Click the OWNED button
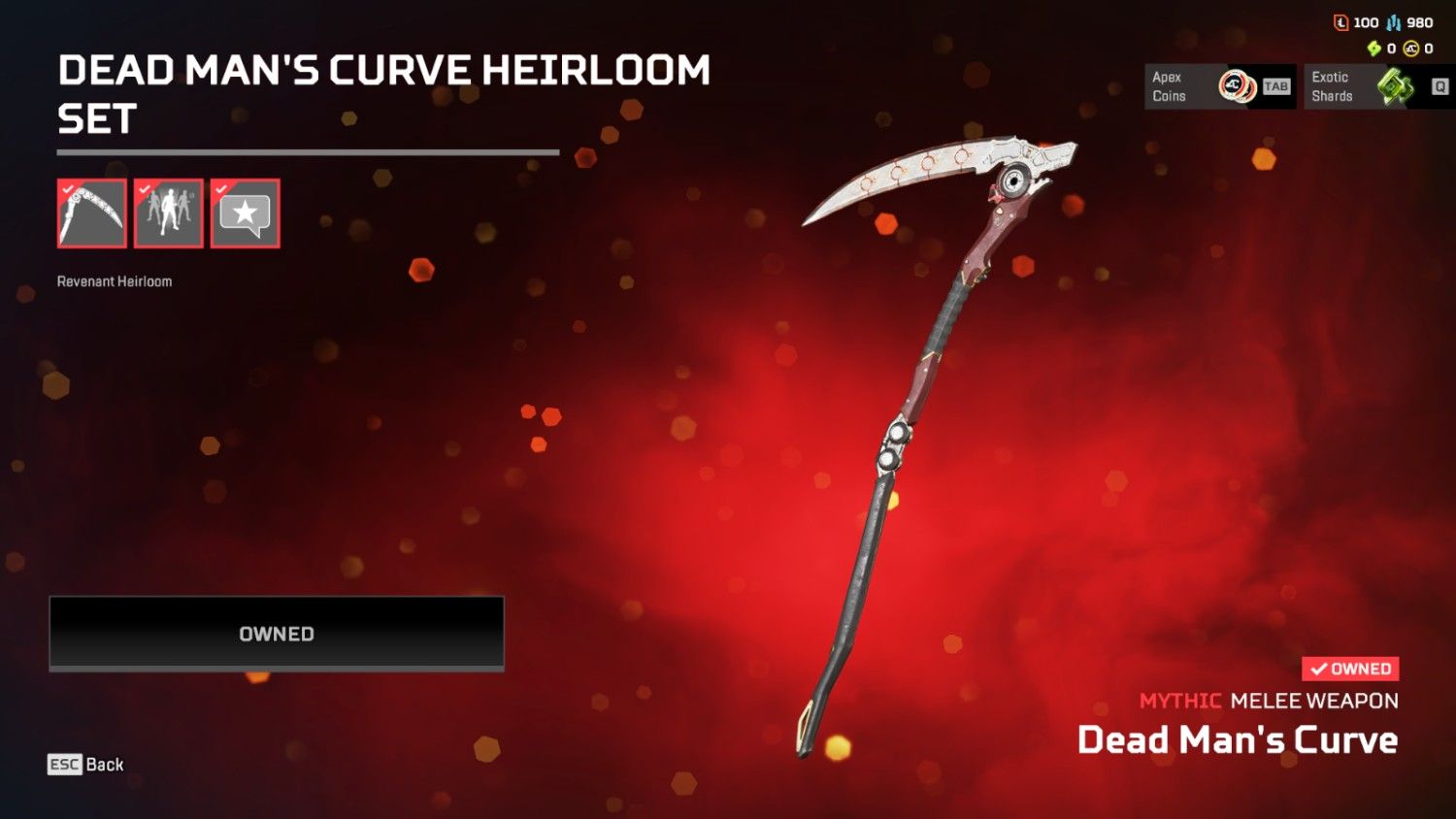Viewport: 1456px width, 819px height. tap(276, 633)
